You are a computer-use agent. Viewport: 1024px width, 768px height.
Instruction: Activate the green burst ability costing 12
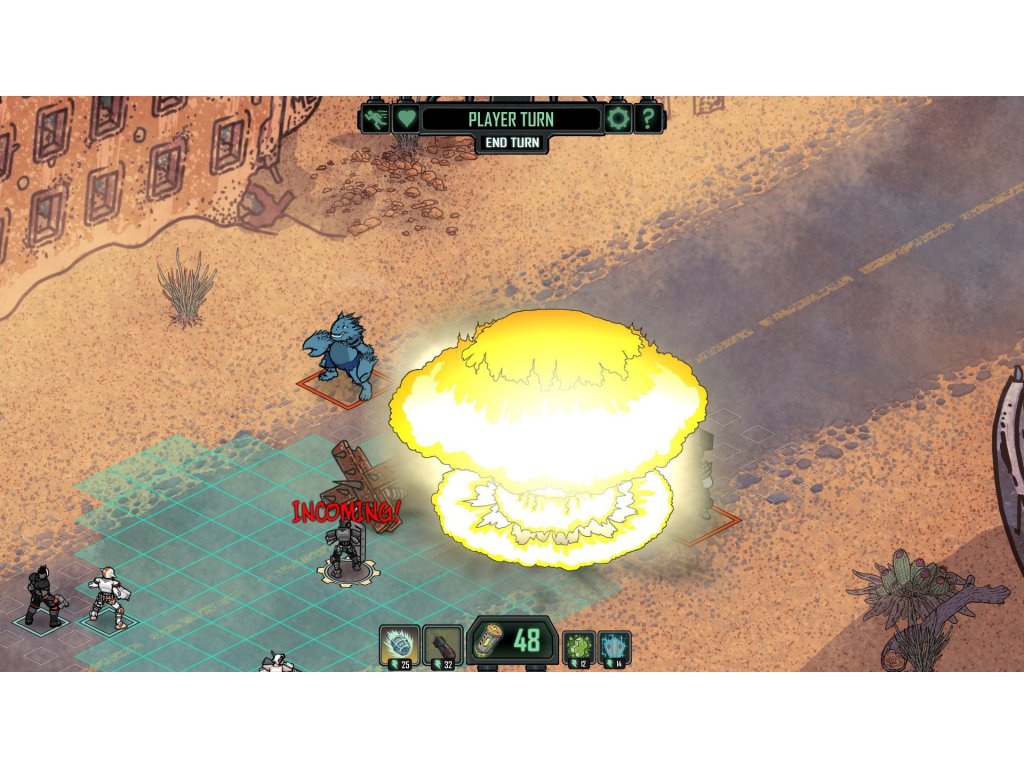click(579, 648)
